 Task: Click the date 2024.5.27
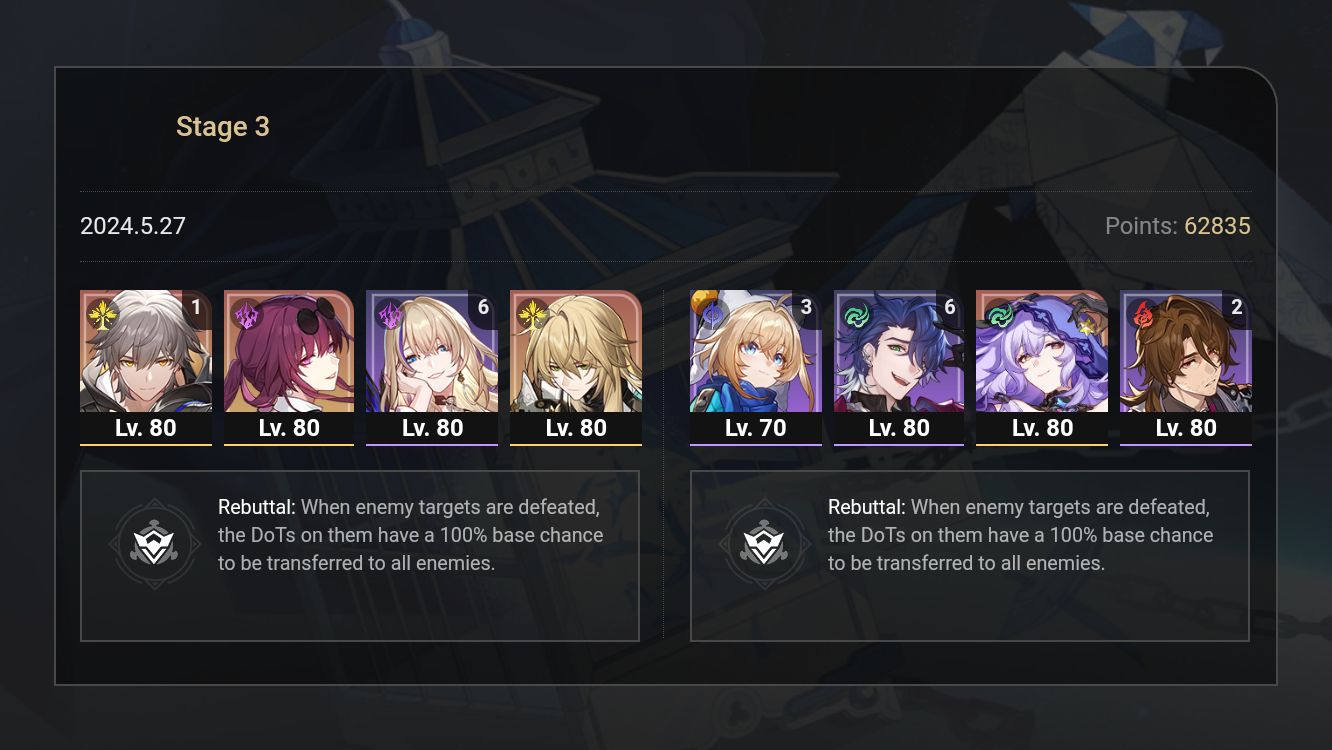pyautogui.click(x=132, y=226)
